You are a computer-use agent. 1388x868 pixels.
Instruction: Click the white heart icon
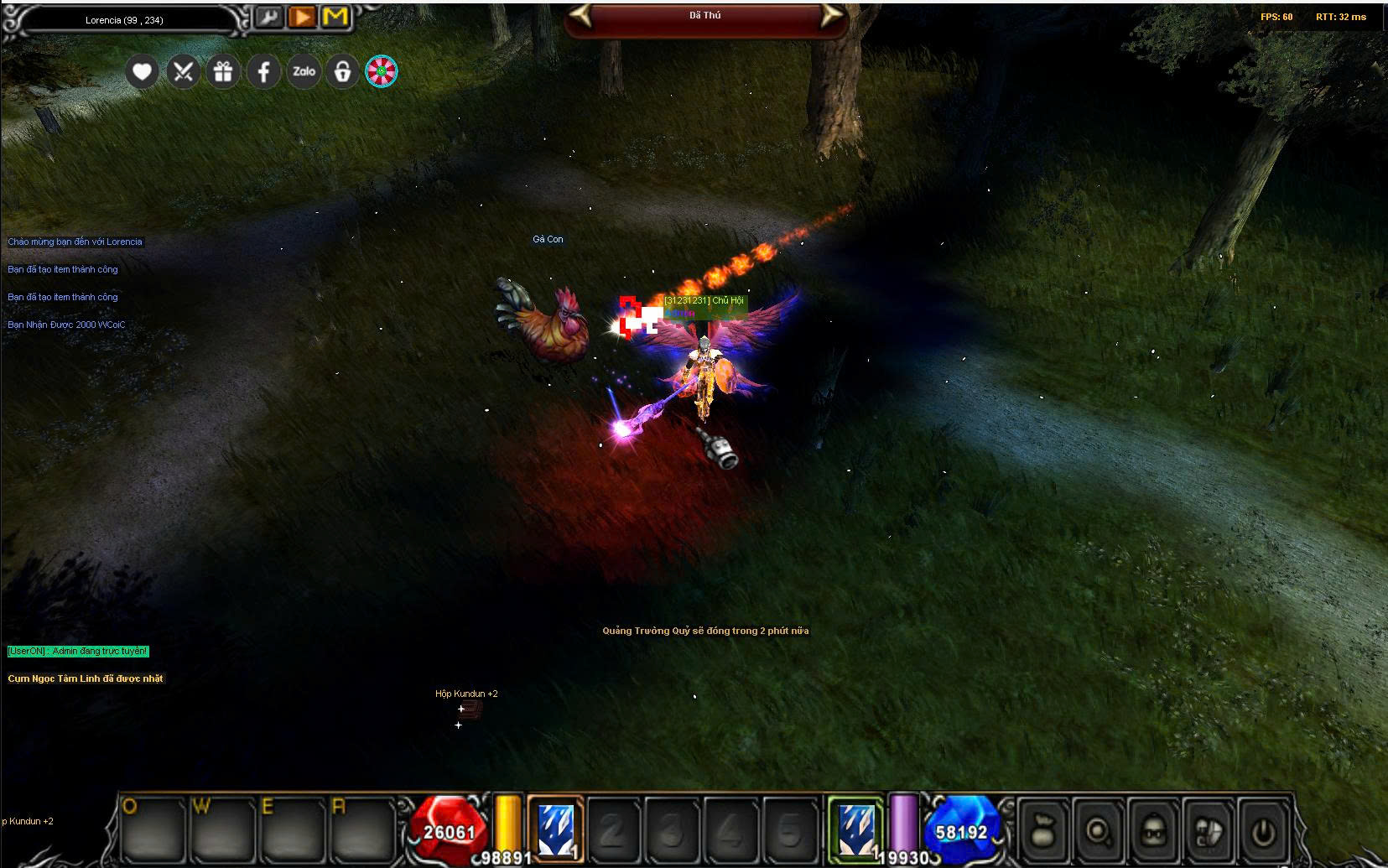(x=142, y=72)
